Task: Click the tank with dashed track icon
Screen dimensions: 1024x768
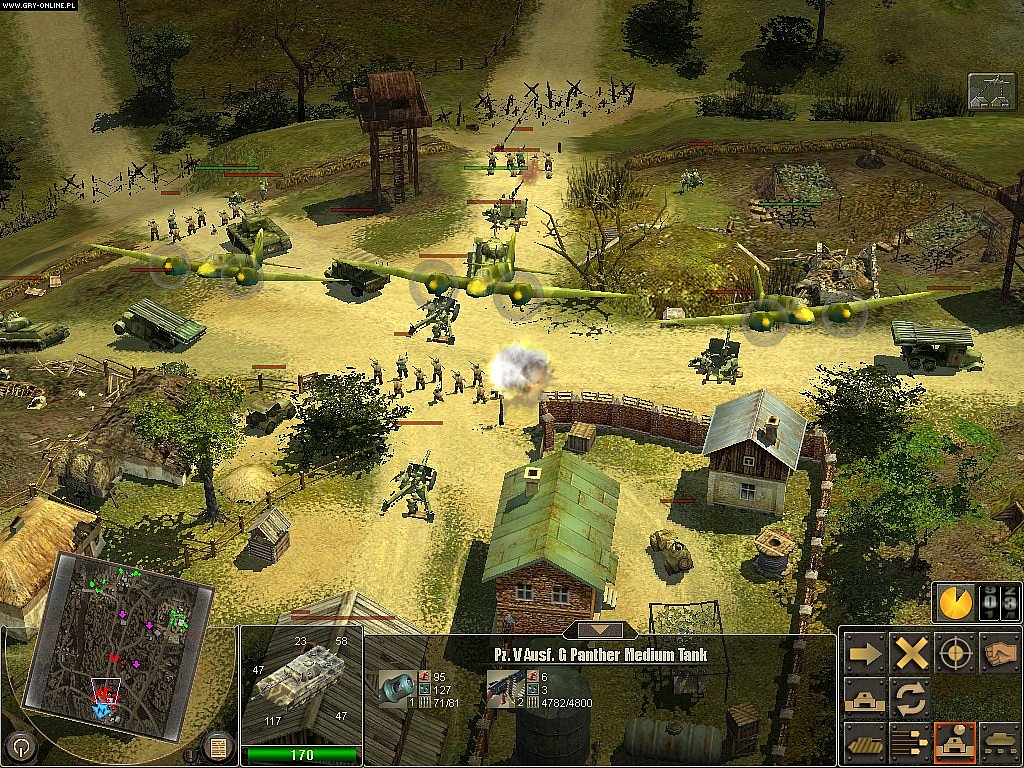Action: click(1000, 742)
